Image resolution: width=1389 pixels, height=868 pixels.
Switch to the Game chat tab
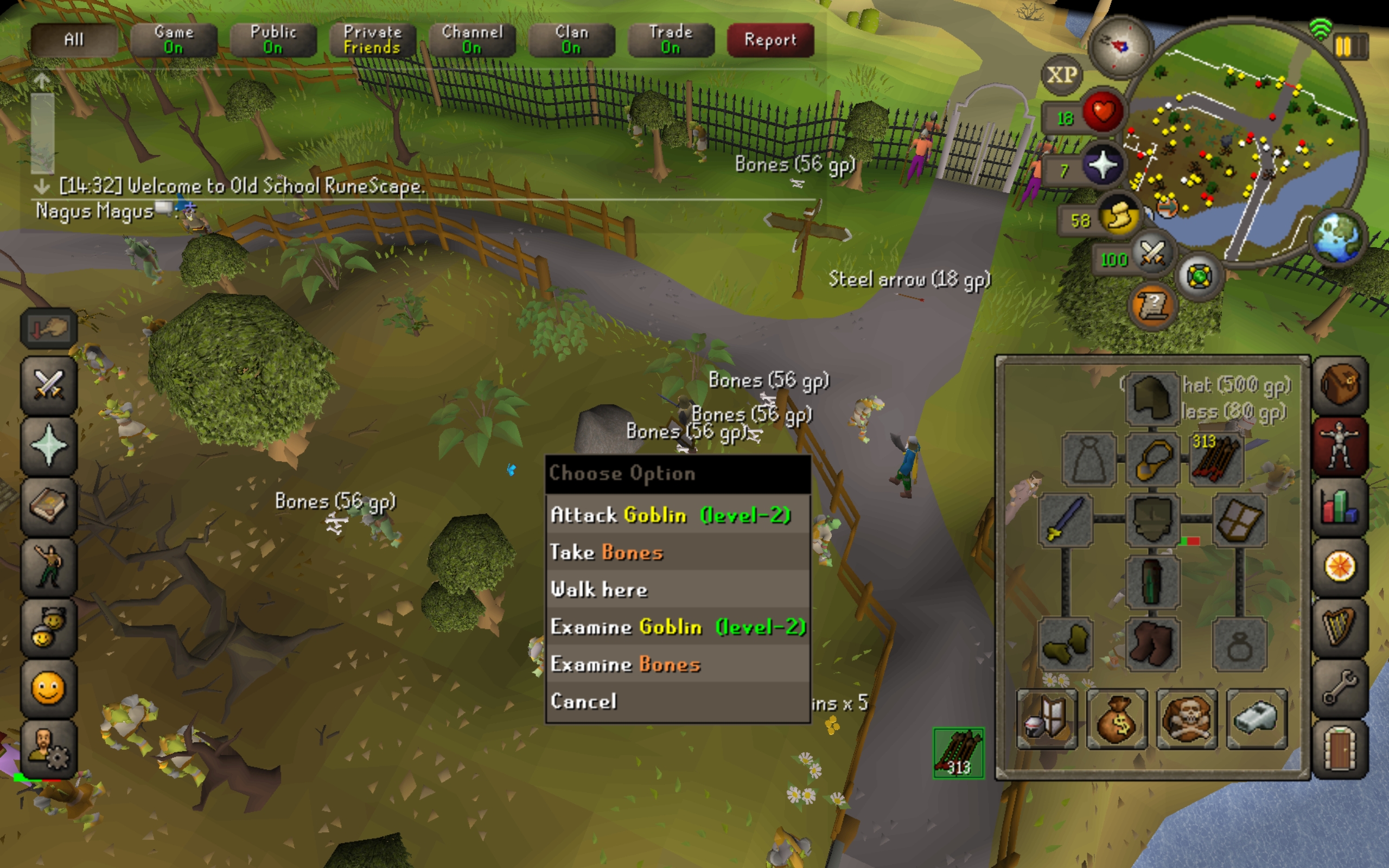pyautogui.click(x=173, y=40)
